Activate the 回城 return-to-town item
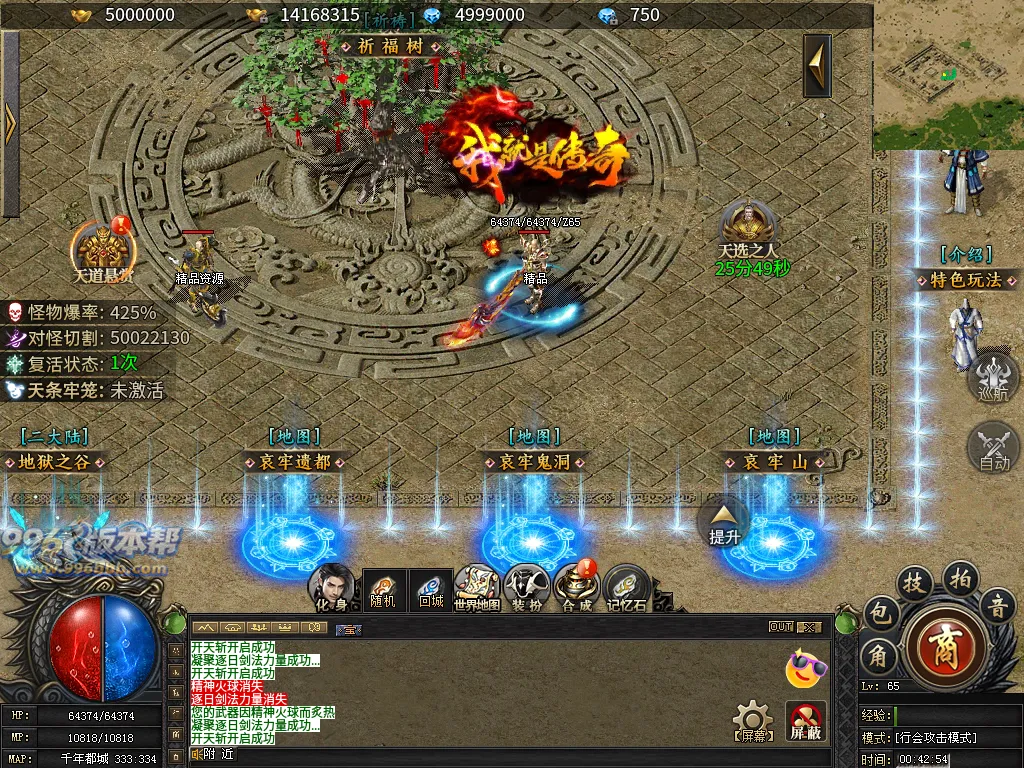Screen dimensions: 1024x768 (432, 586)
